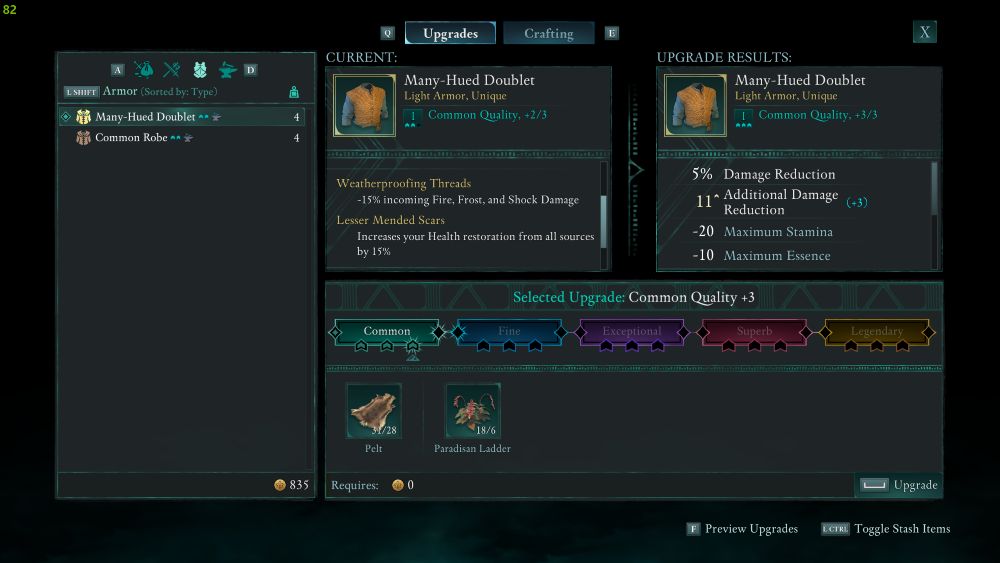The image size is (1000, 563).
Task: Select the Common quality tier
Action: click(387, 332)
